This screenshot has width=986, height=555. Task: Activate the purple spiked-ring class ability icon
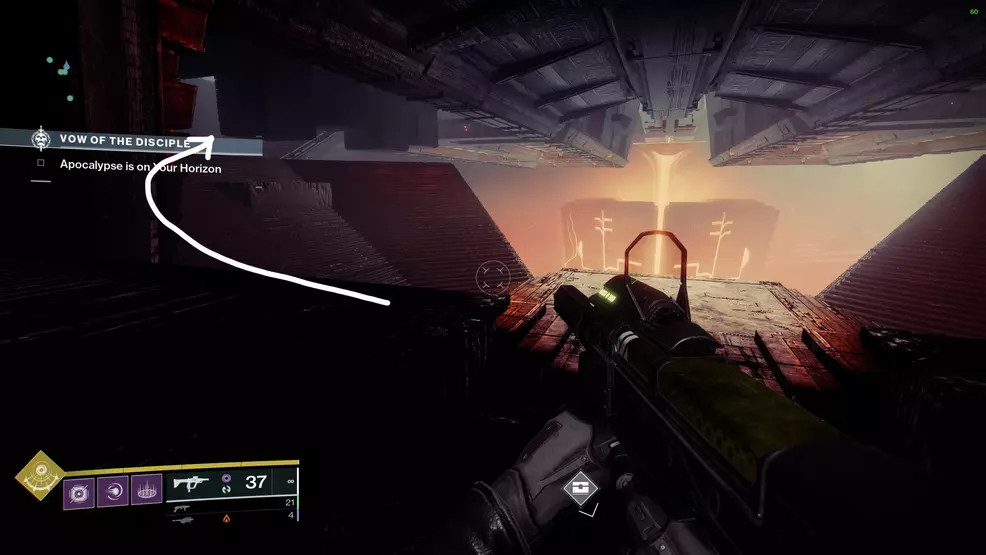146,492
